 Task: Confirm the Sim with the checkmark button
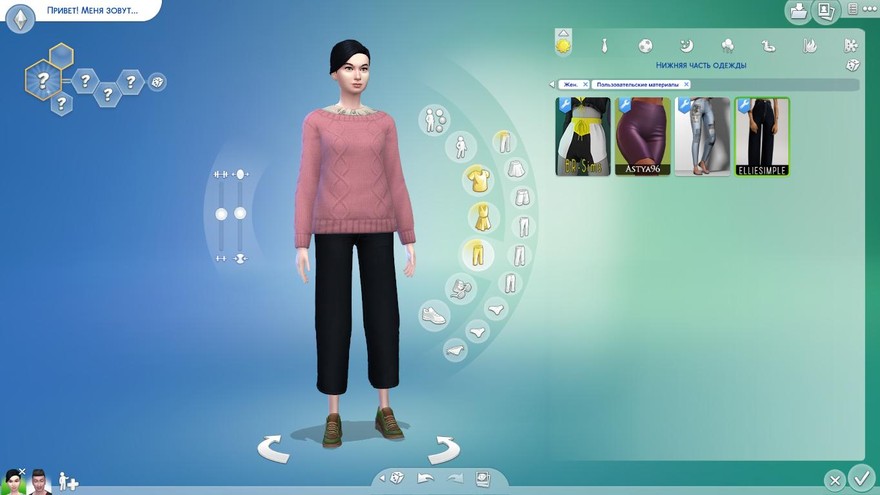pos(860,477)
